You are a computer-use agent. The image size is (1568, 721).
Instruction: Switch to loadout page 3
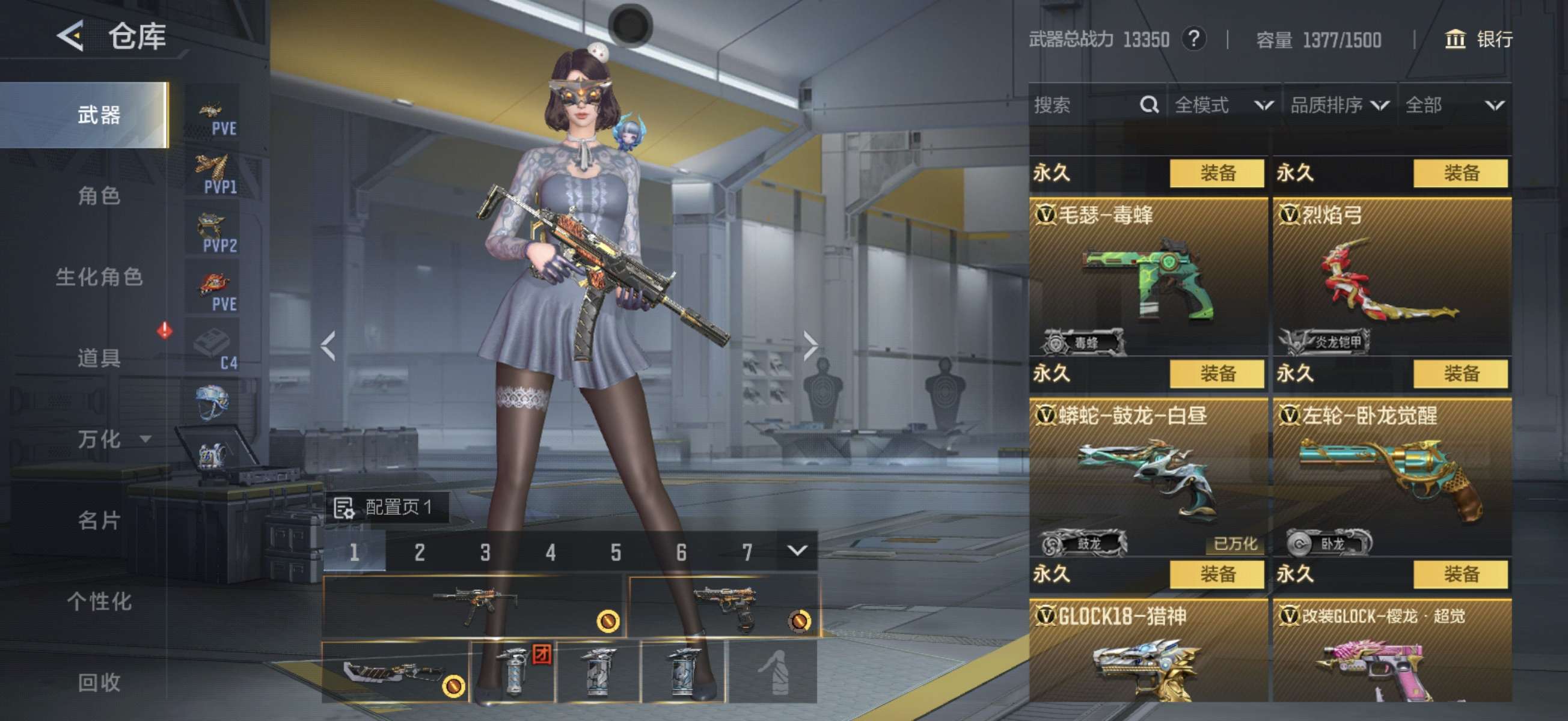tap(485, 552)
